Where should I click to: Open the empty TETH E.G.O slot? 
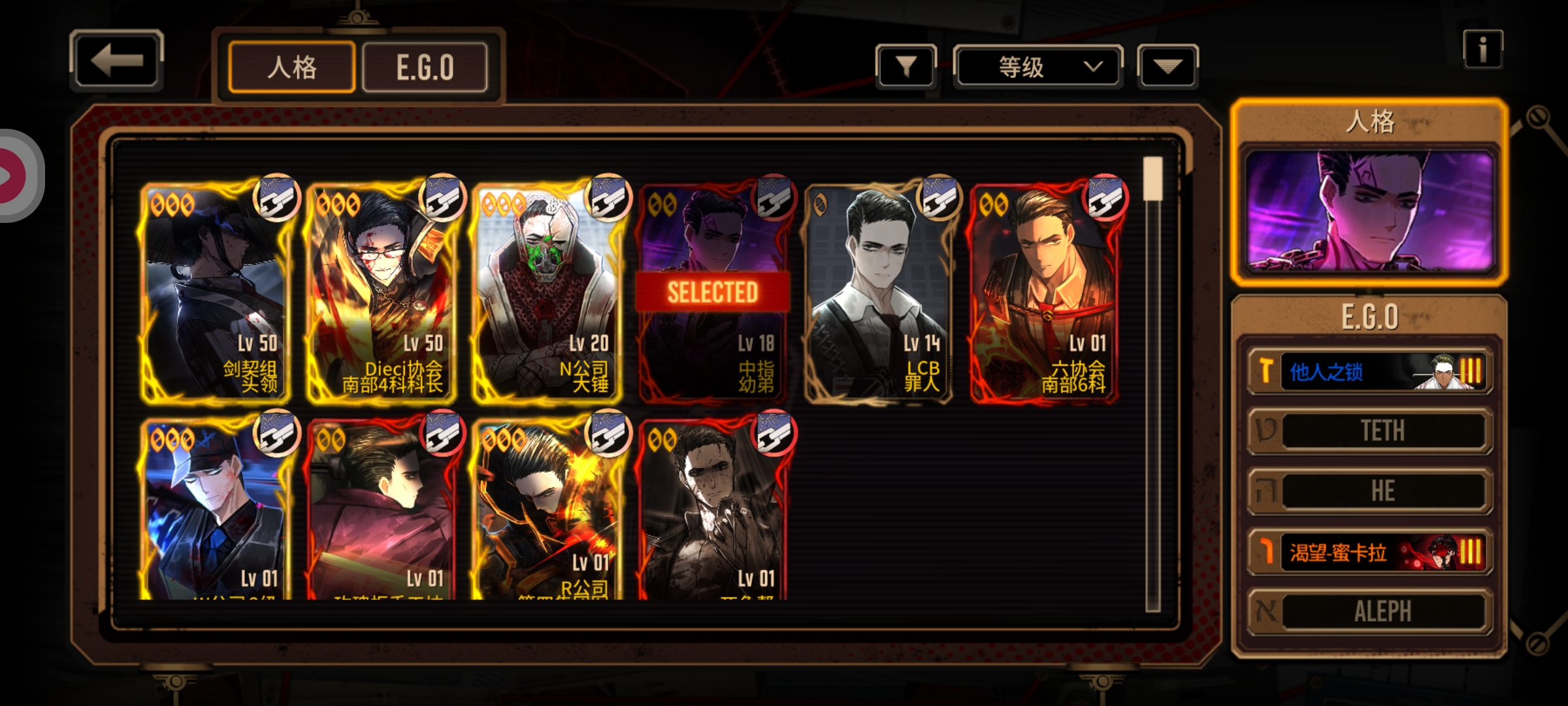[x=1370, y=431]
